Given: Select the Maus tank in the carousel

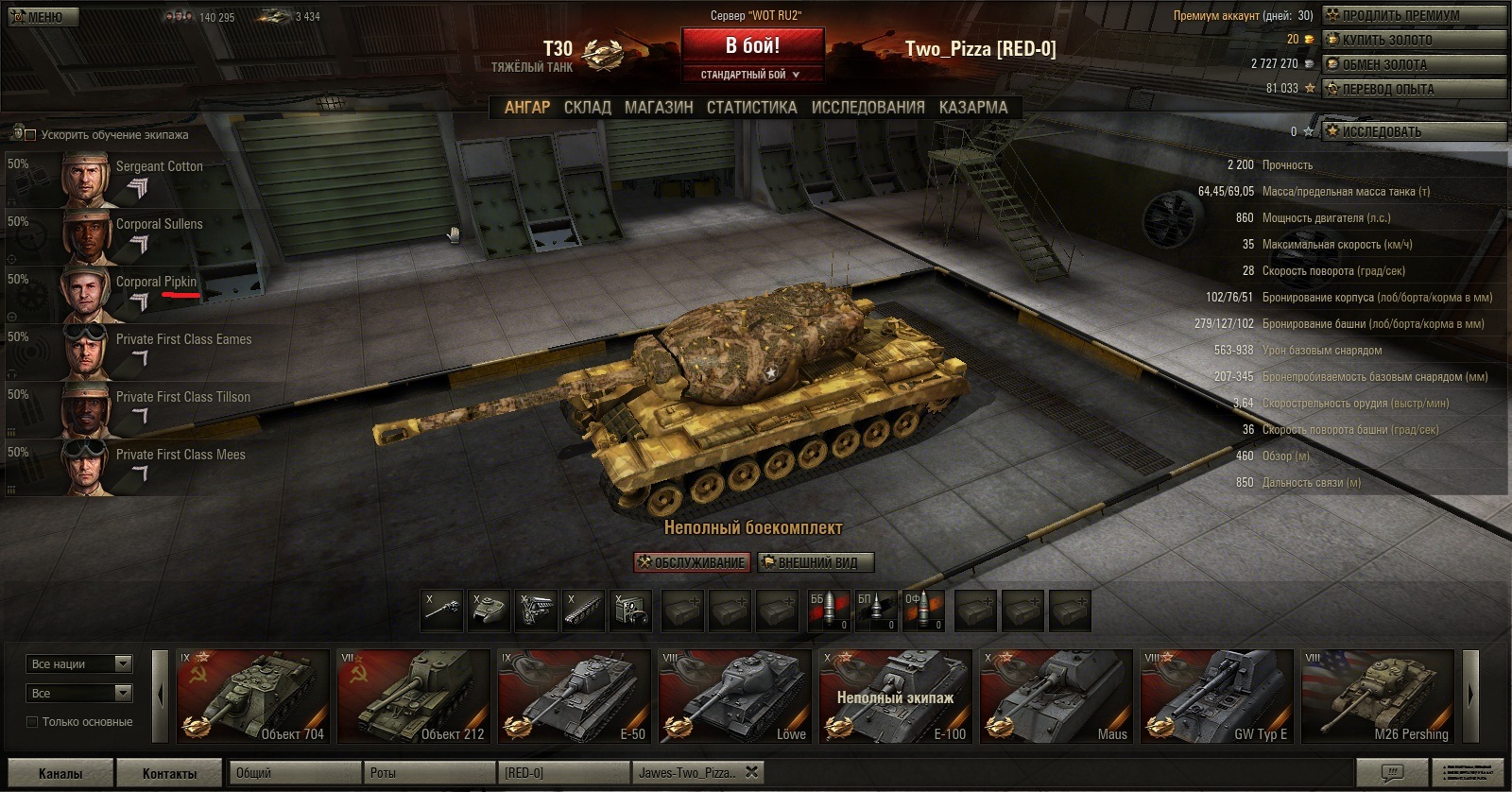Looking at the screenshot, I should [x=1057, y=696].
